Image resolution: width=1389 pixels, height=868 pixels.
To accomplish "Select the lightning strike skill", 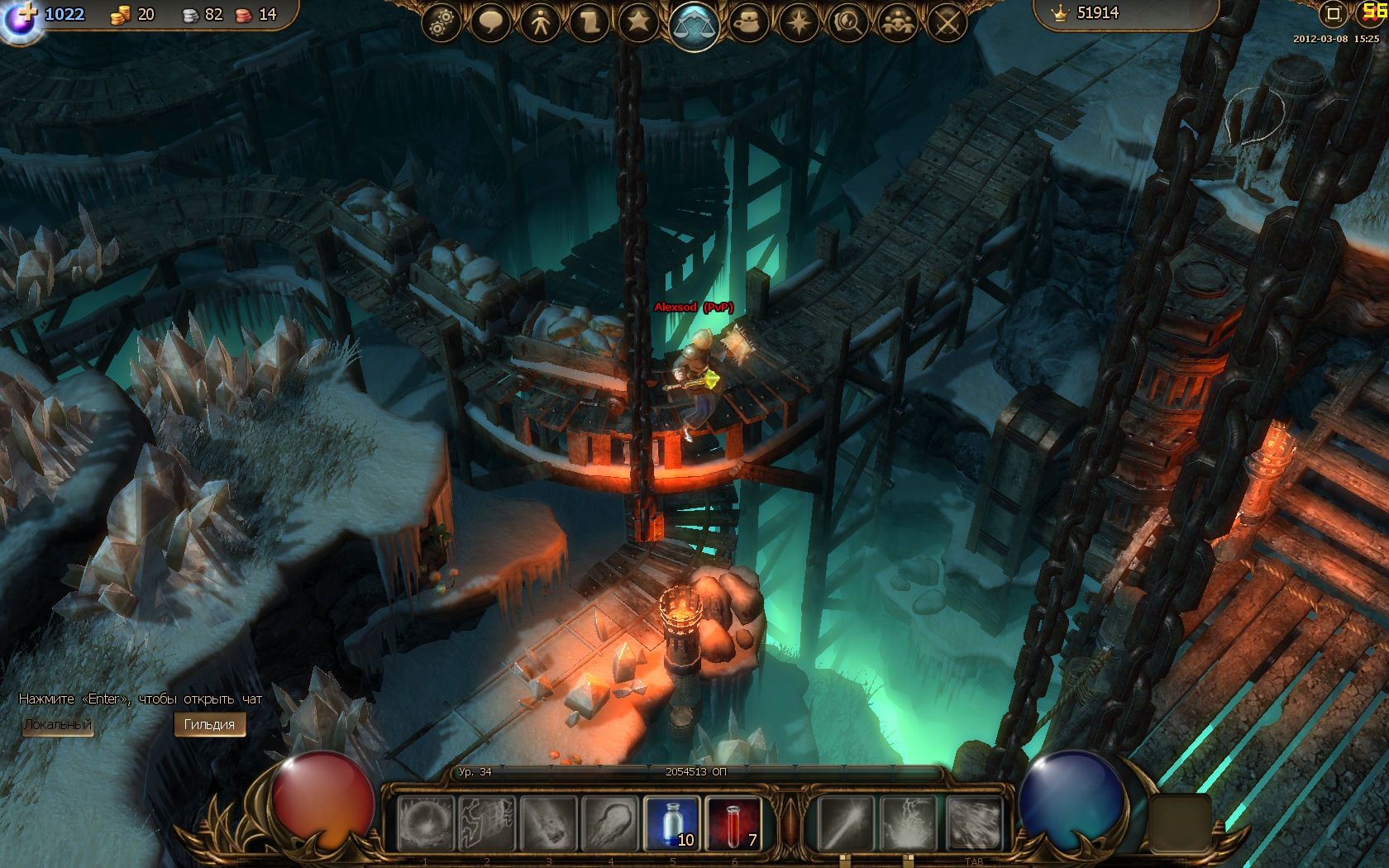I will click(x=909, y=823).
